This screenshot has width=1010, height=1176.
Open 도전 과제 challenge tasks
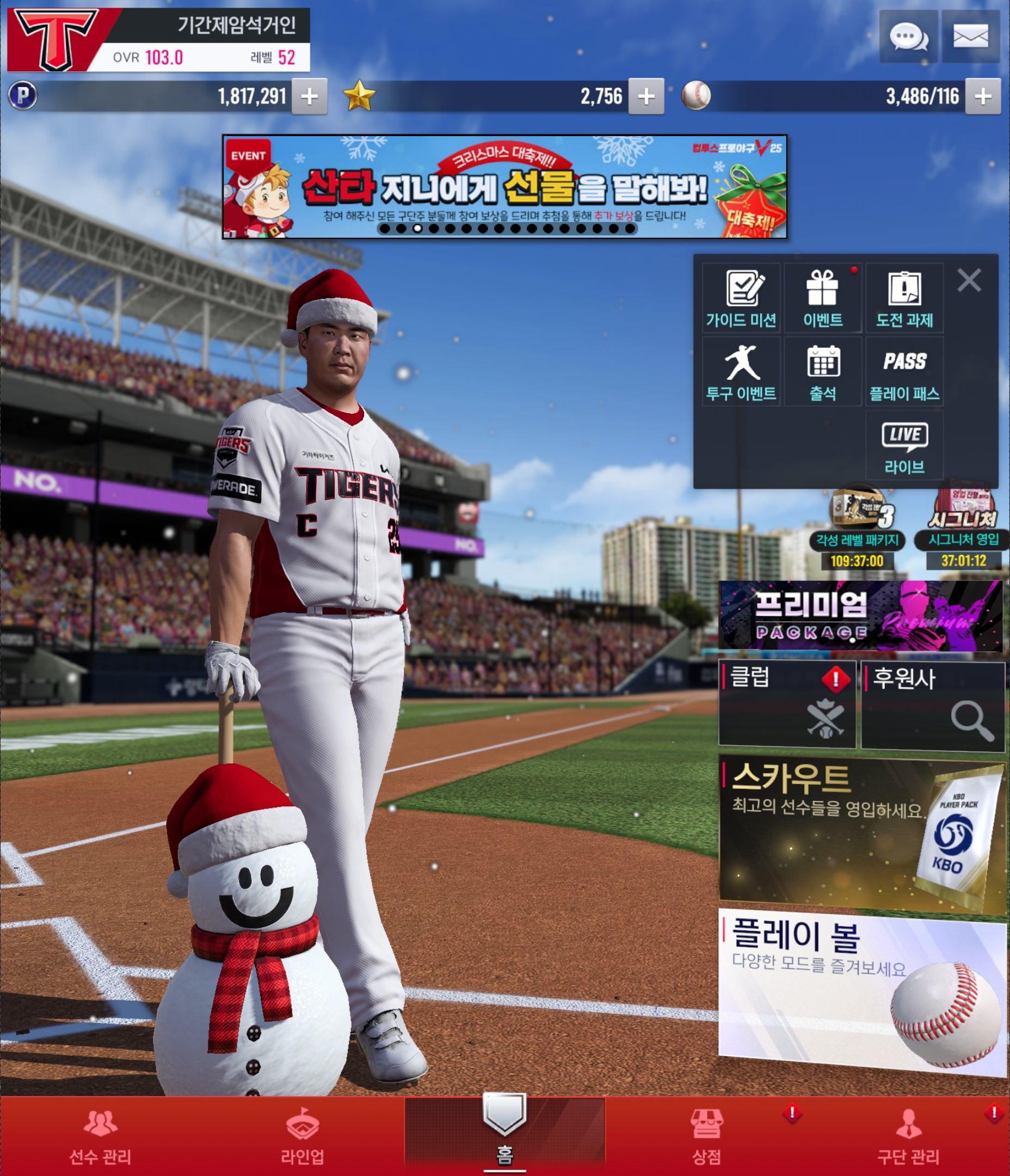904,298
